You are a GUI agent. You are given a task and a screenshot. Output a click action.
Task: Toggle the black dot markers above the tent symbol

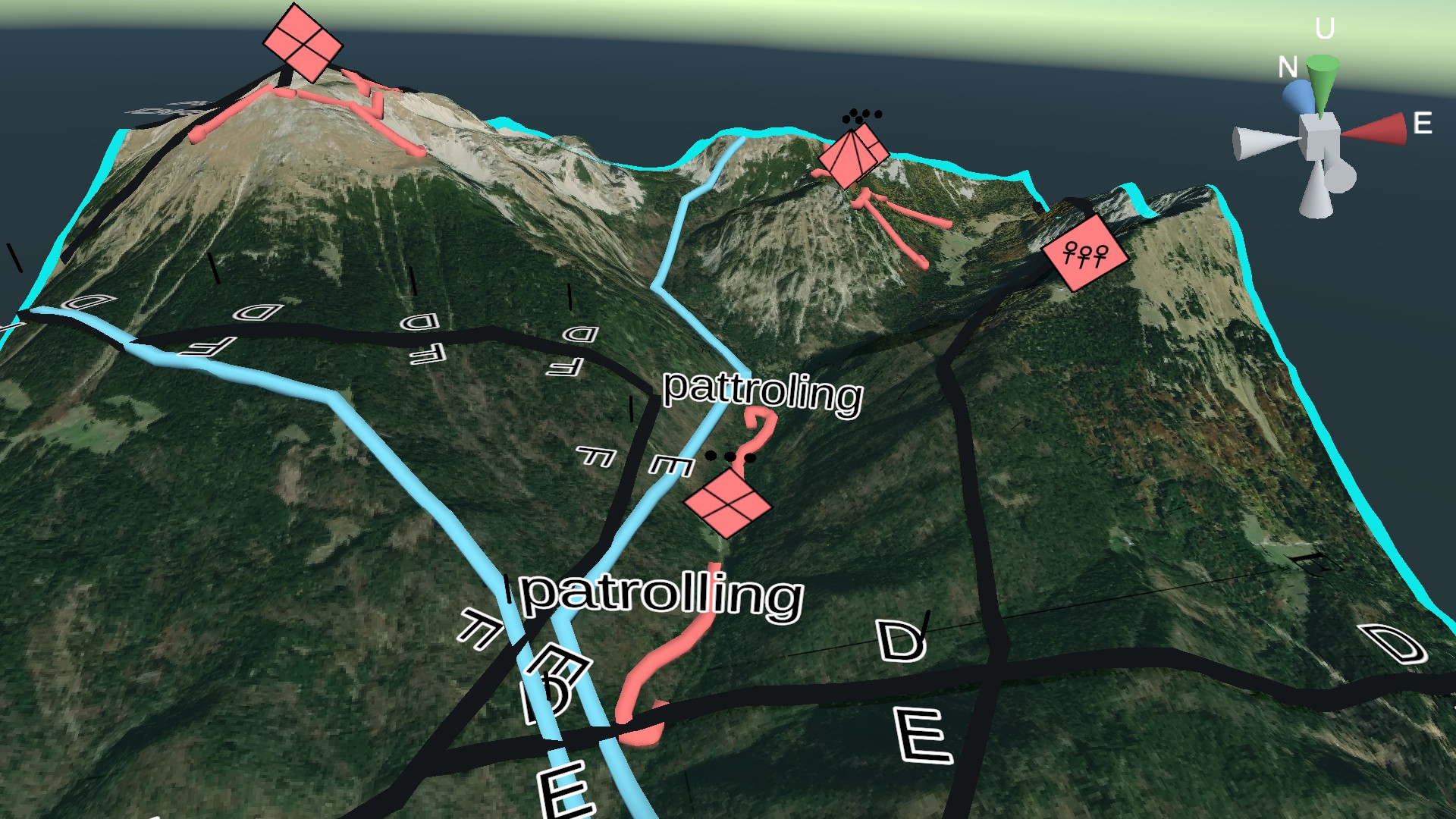pyautogui.click(x=861, y=115)
